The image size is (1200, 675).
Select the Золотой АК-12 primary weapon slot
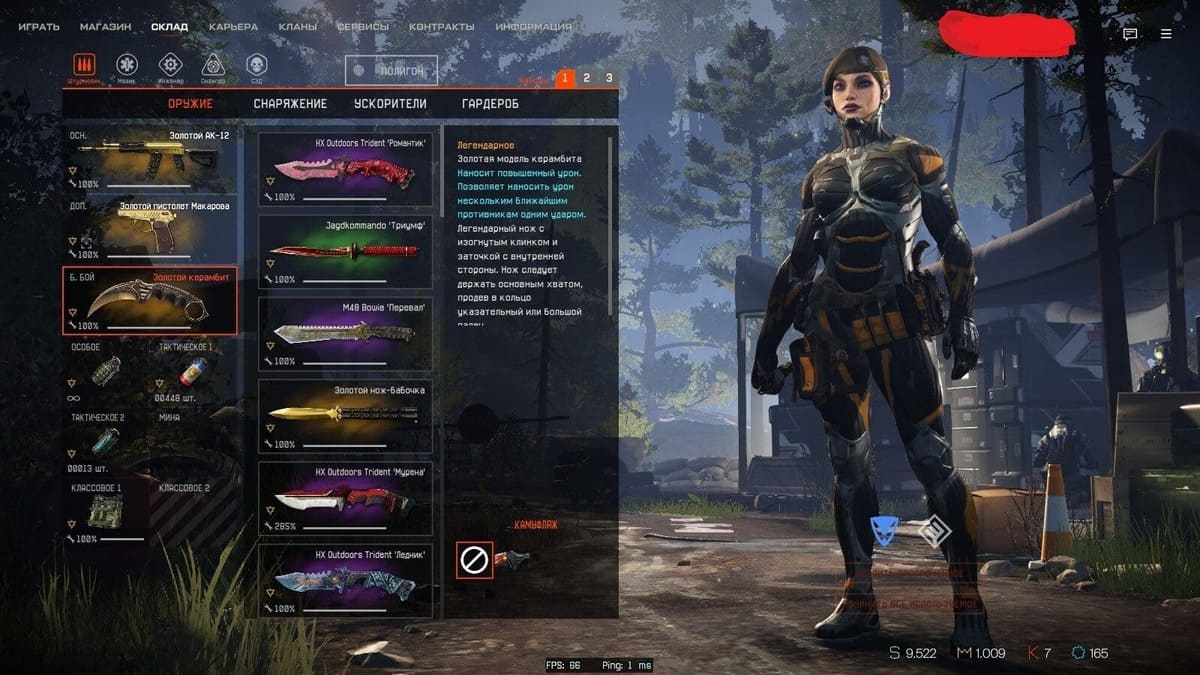(152, 160)
